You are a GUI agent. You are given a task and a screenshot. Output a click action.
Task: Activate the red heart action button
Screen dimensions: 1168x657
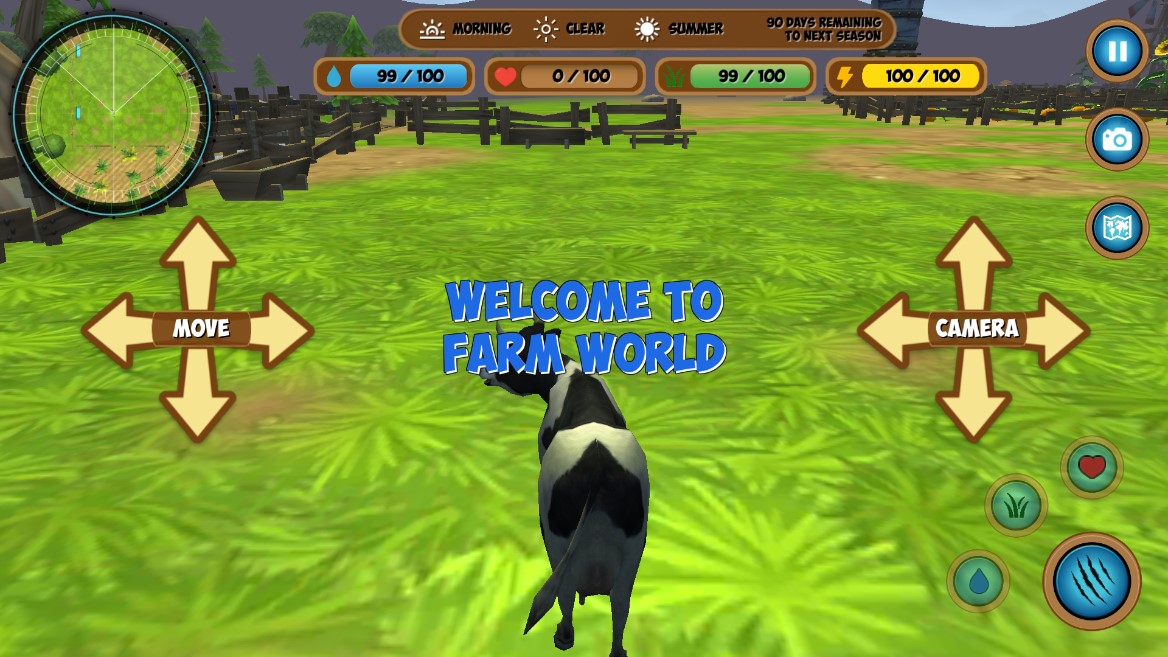1092,467
